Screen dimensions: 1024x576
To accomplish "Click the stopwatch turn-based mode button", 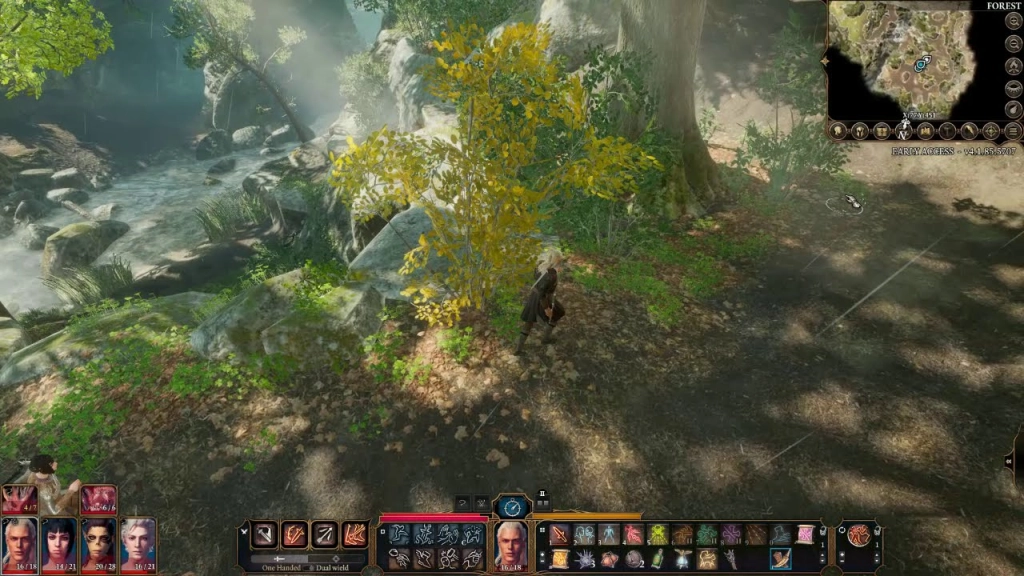I will coord(511,506).
